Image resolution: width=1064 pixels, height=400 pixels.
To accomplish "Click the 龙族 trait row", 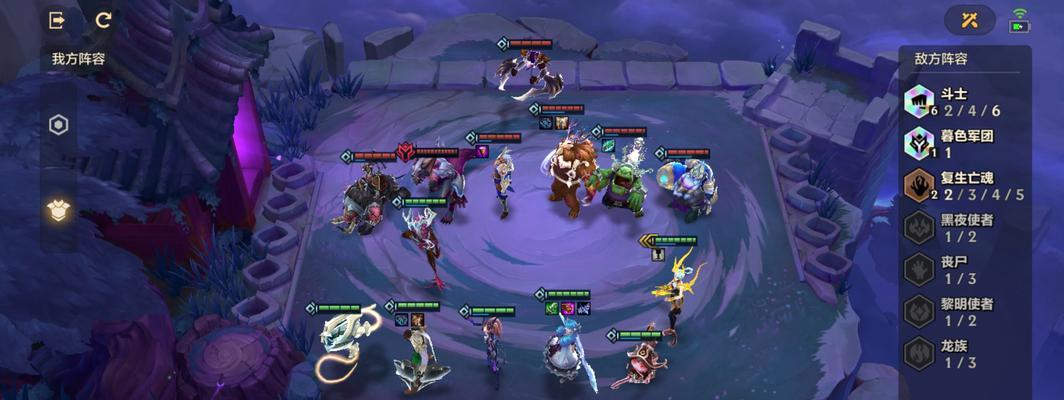I will coord(964,354).
